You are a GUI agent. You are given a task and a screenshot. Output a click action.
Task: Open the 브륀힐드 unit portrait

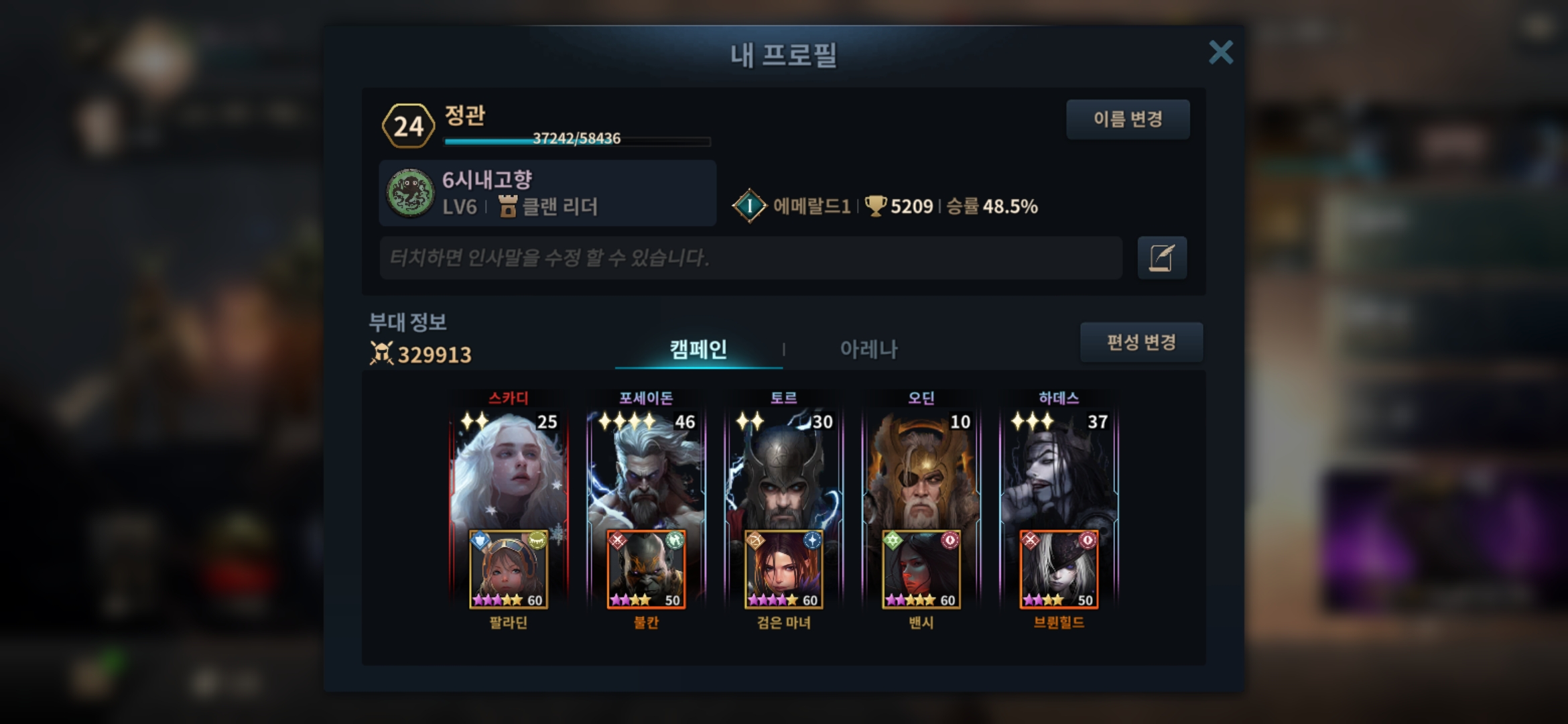pos(1059,570)
